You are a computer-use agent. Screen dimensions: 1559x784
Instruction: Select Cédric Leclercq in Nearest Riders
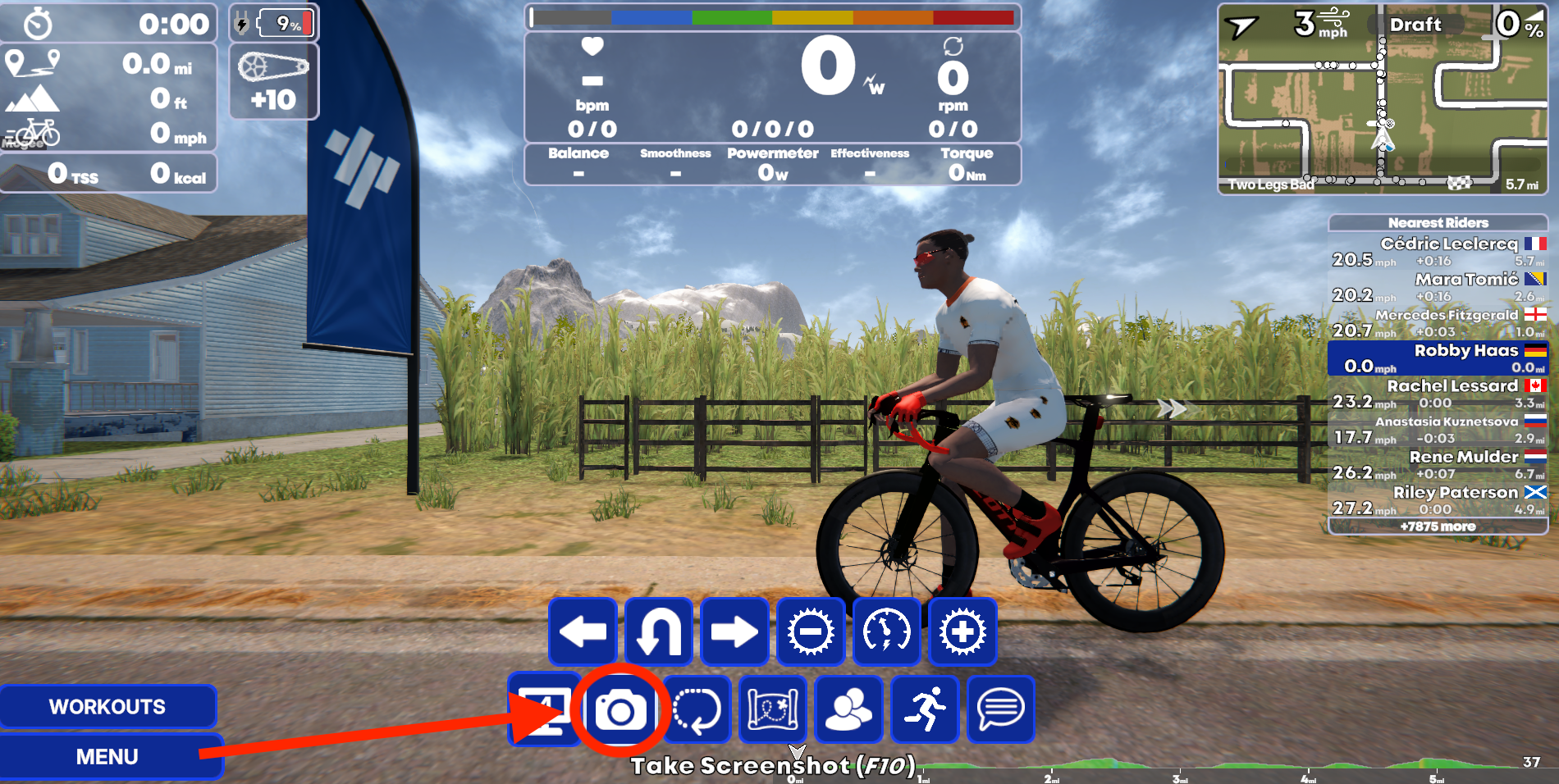point(1438,251)
